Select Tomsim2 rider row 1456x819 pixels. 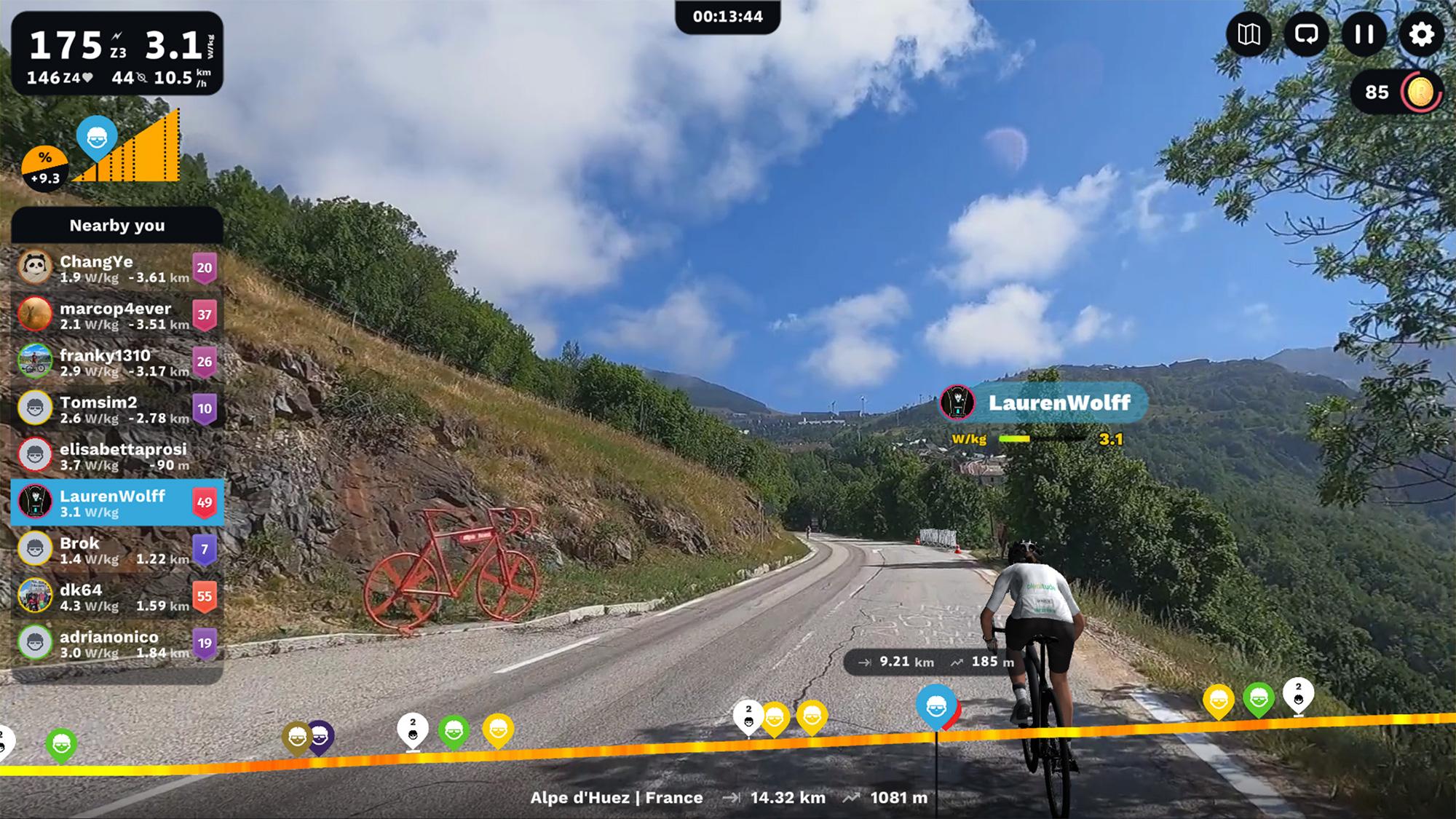116,409
